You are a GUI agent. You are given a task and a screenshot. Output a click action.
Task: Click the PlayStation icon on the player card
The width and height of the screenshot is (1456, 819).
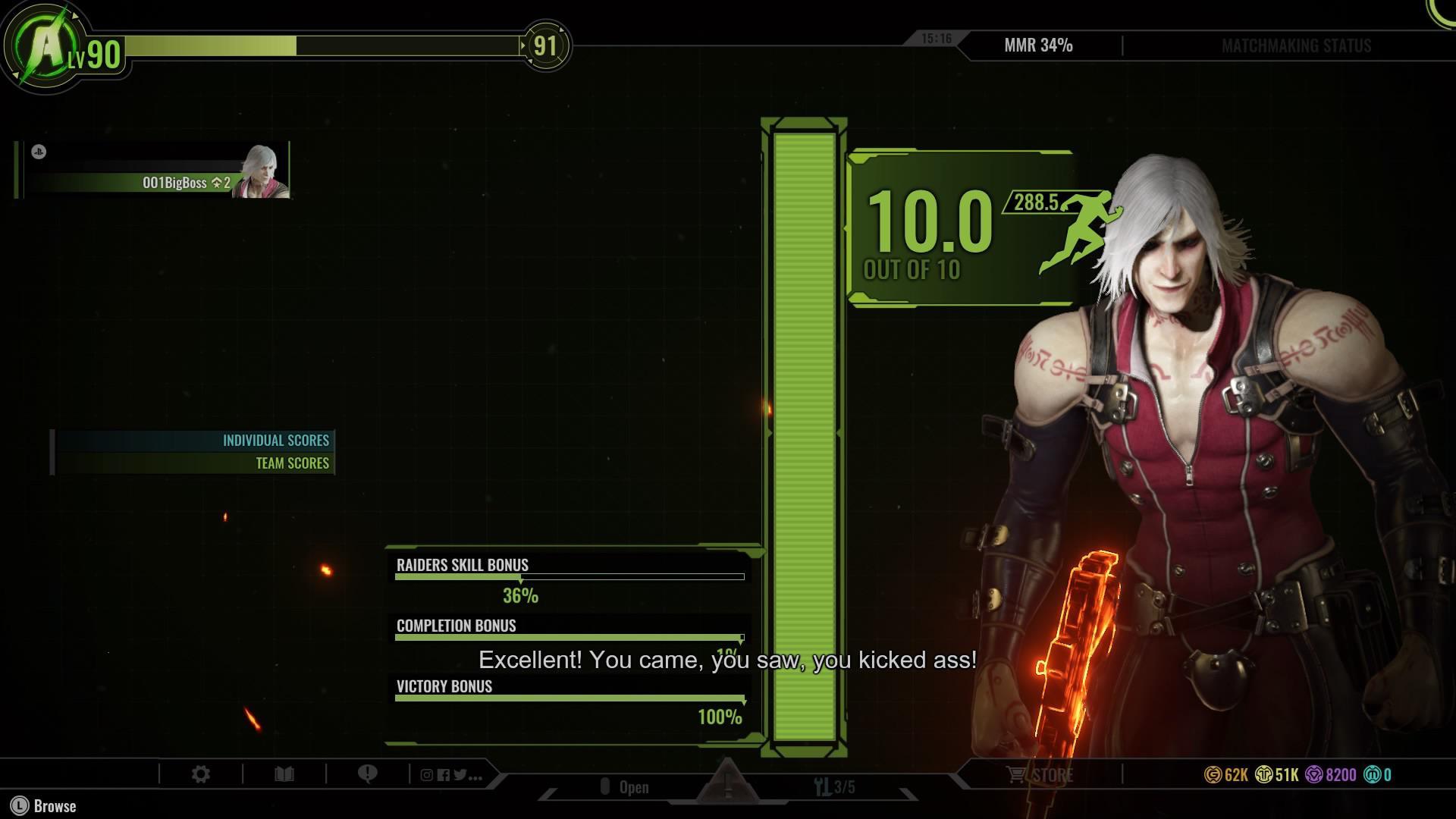click(40, 151)
